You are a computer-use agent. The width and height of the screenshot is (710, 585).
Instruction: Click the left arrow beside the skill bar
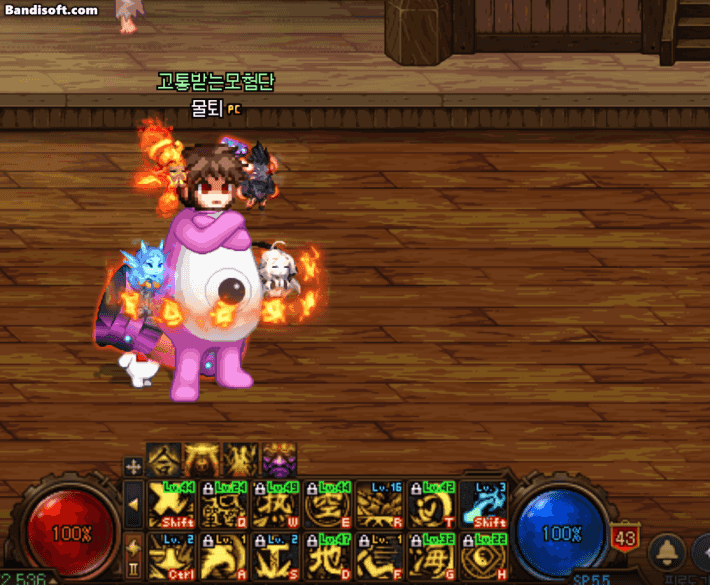pos(133,504)
